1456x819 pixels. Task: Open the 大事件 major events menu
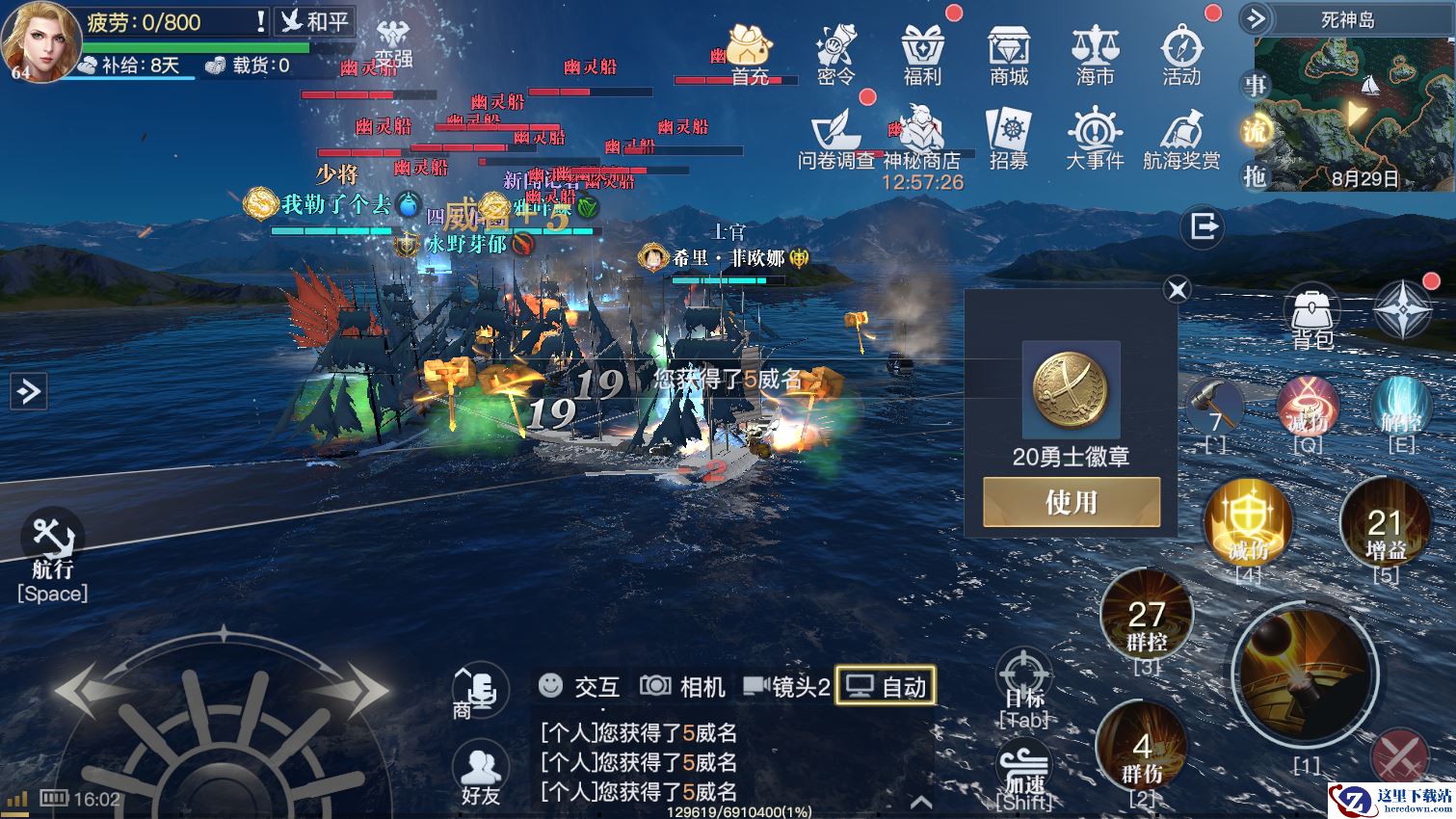click(1095, 139)
